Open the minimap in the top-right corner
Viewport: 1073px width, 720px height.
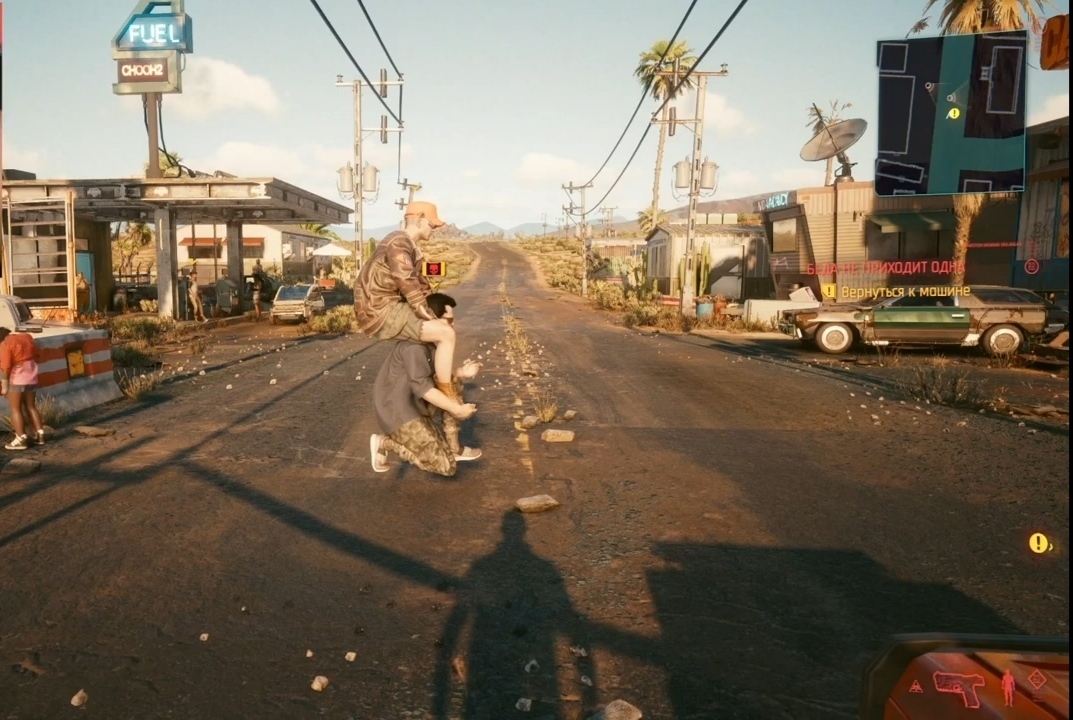[950, 113]
